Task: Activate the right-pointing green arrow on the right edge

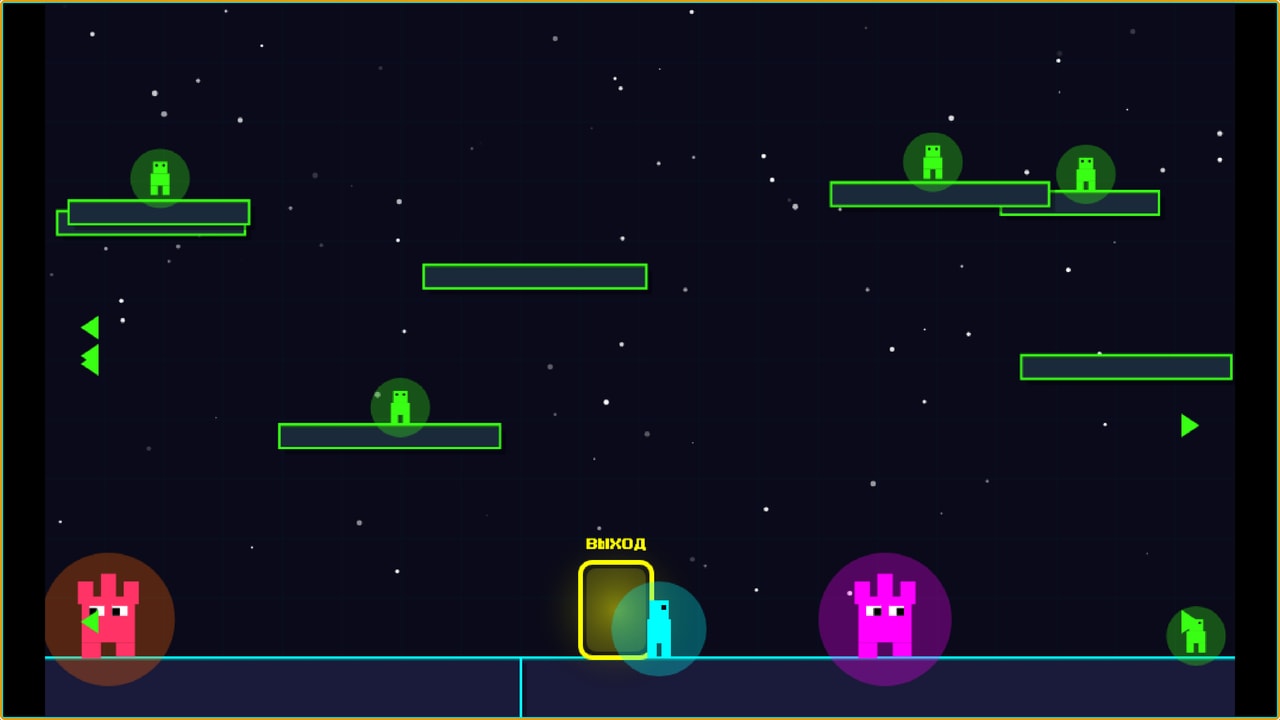Action: 1189,425
